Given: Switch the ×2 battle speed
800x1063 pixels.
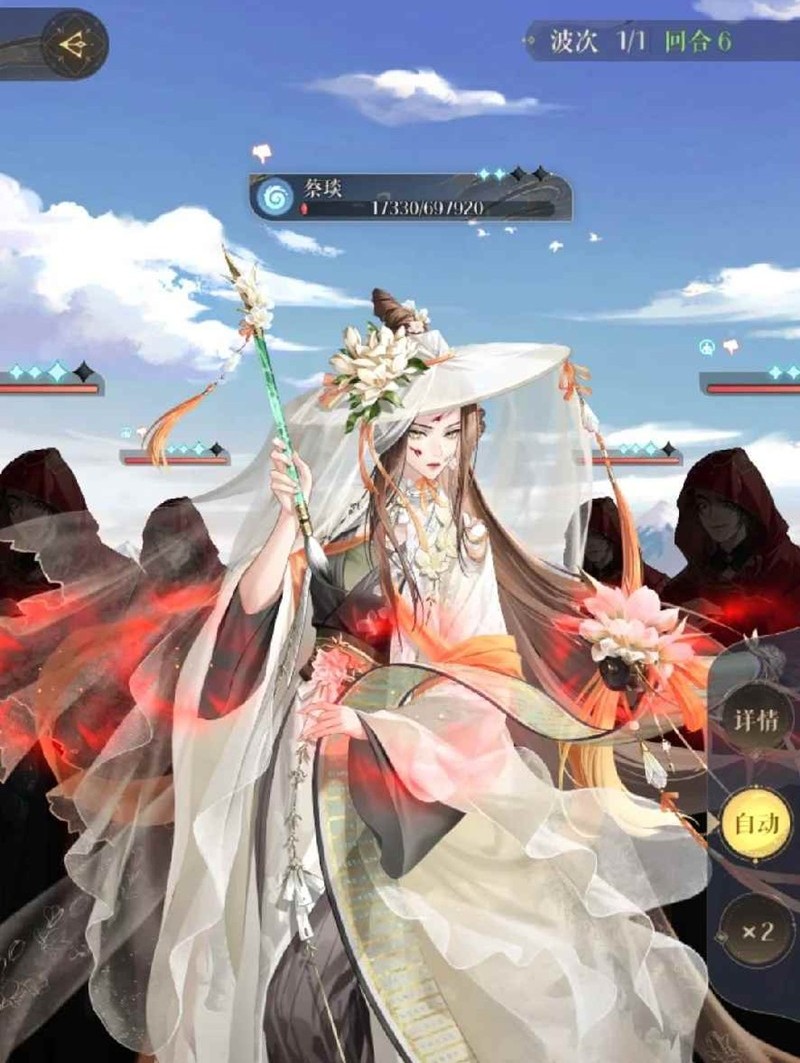Looking at the screenshot, I should tap(757, 931).
